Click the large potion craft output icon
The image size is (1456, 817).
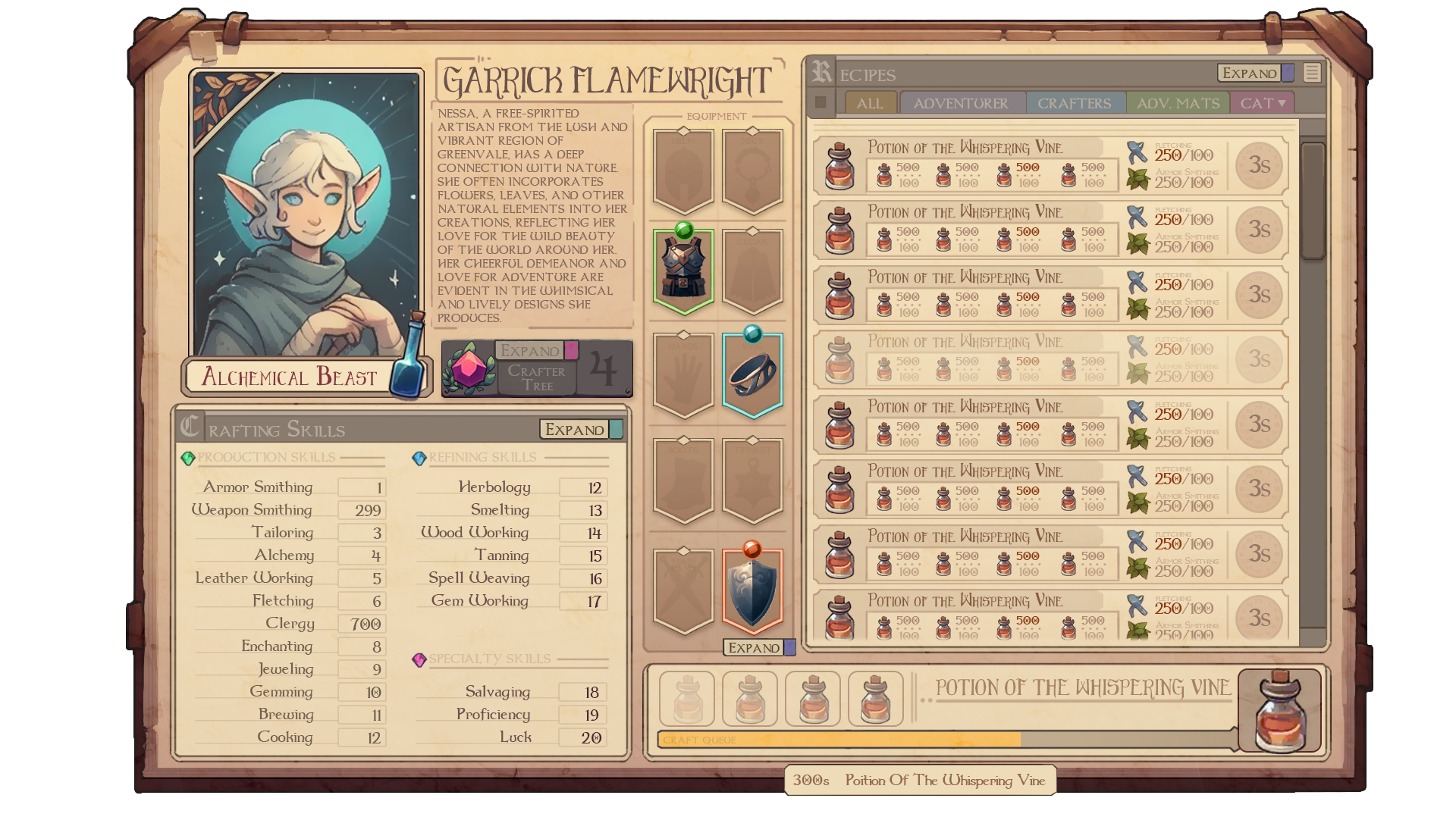tap(1280, 712)
